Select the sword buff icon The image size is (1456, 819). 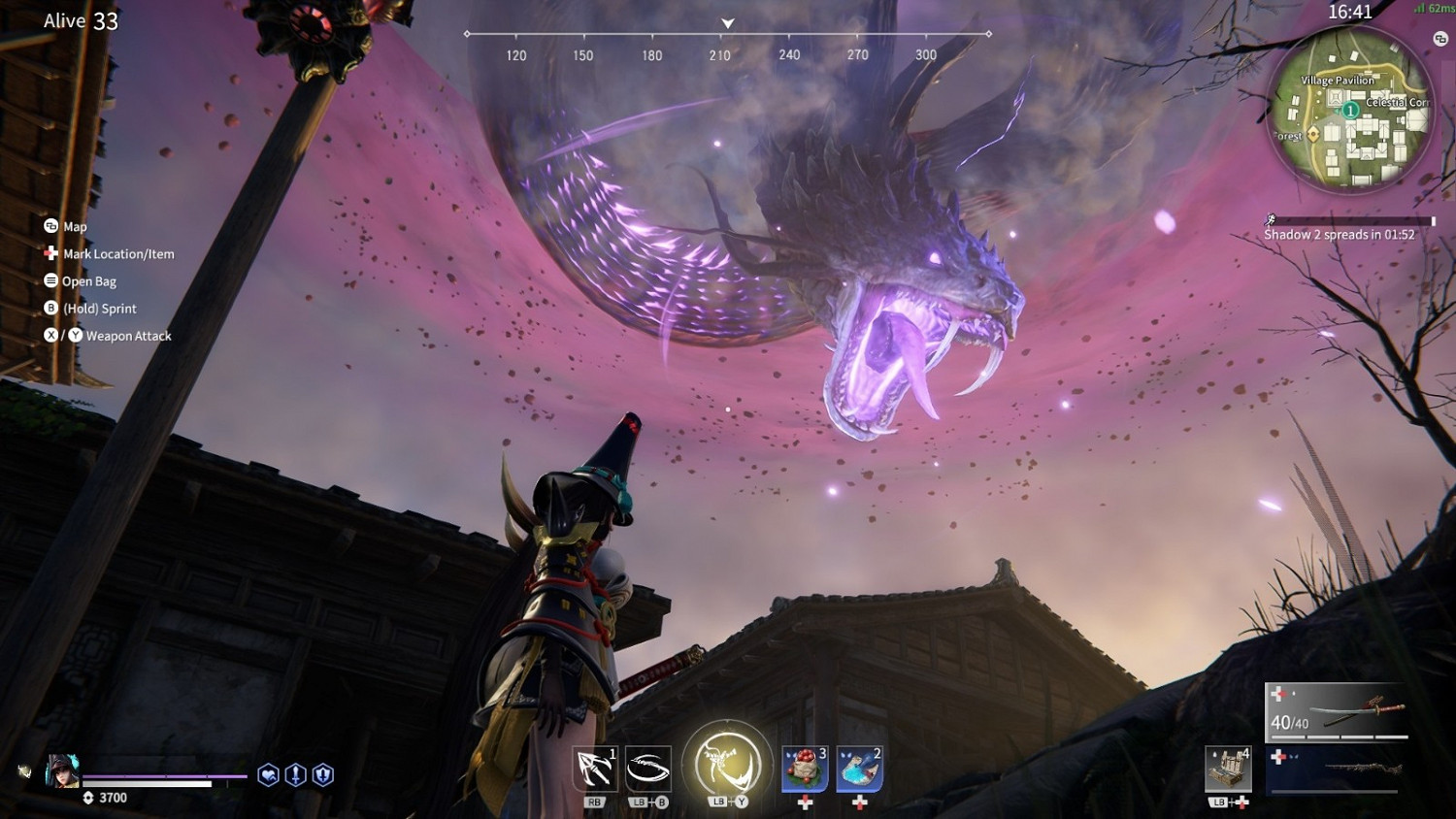(x=296, y=774)
